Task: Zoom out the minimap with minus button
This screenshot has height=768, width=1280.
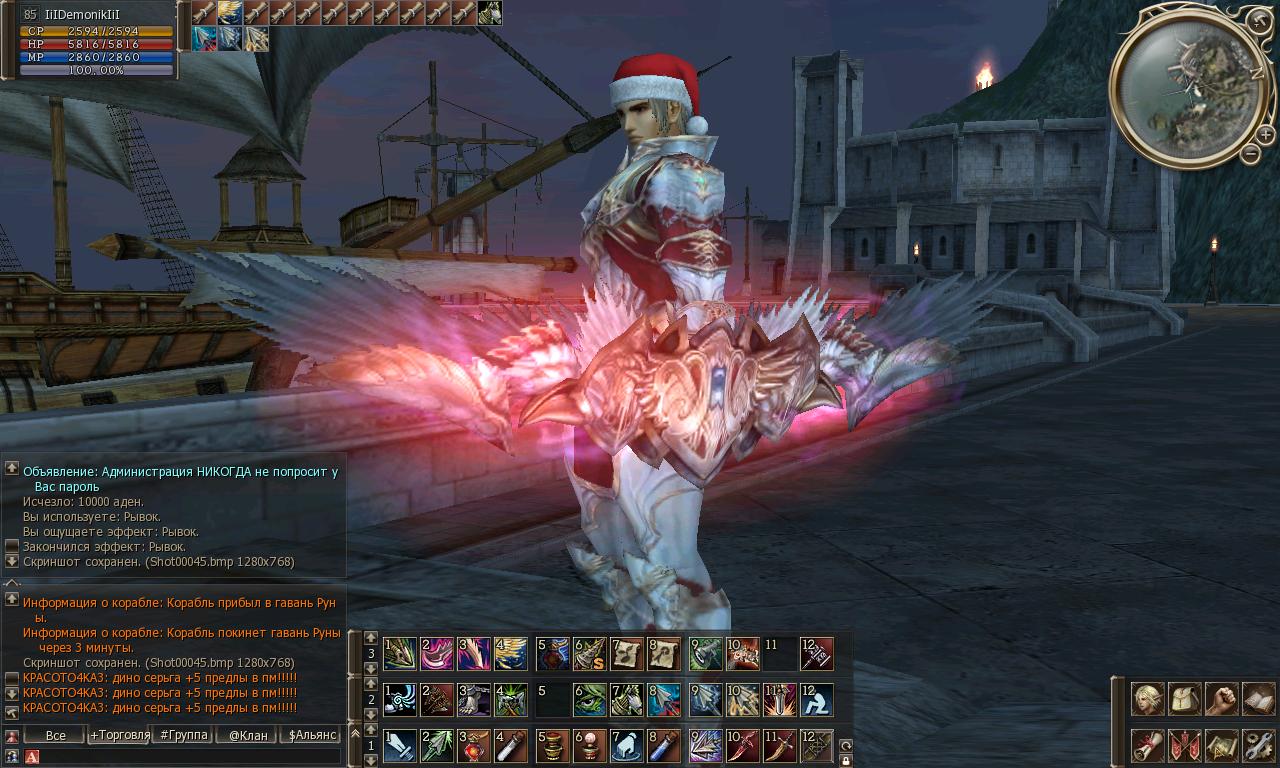Action: (x=1251, y=153)
